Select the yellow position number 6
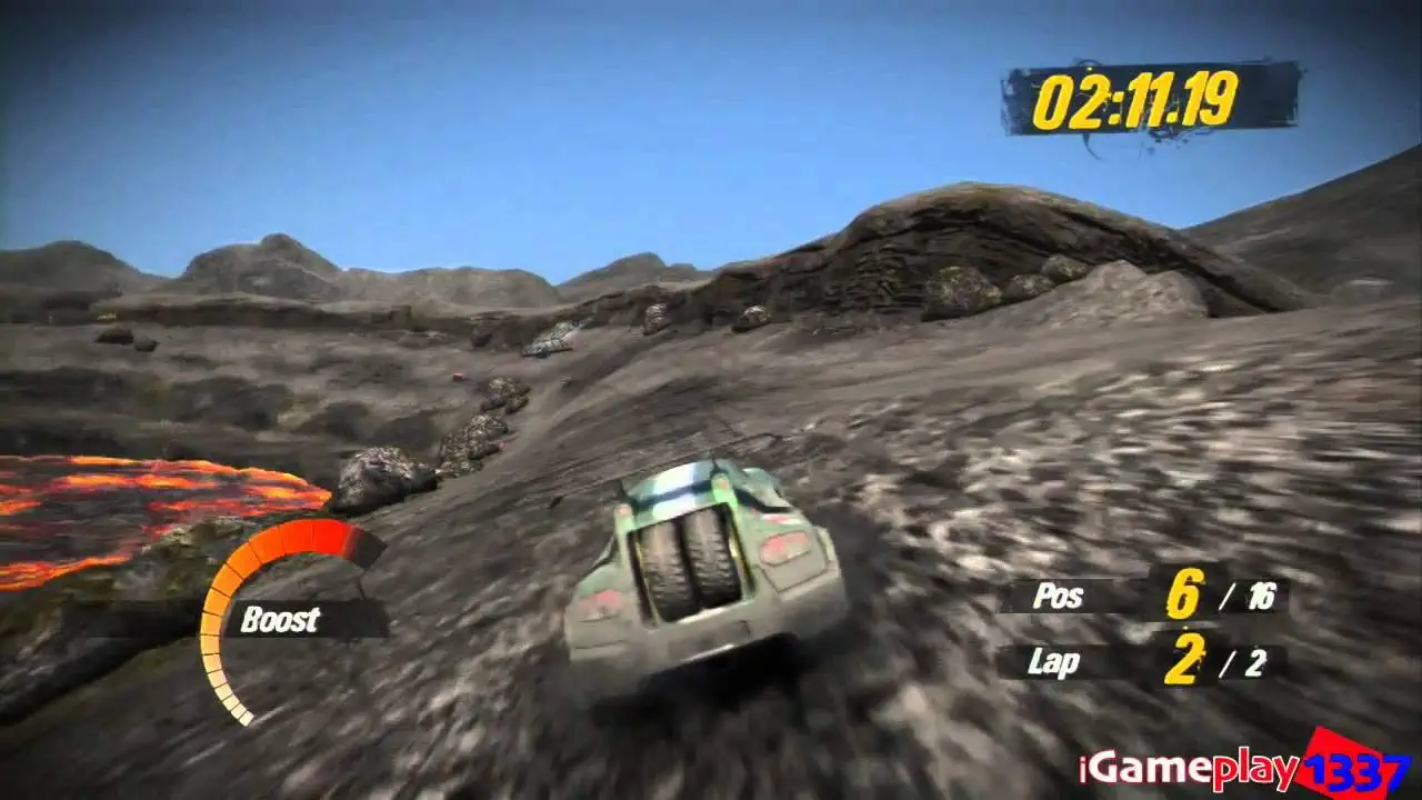 1184,594
